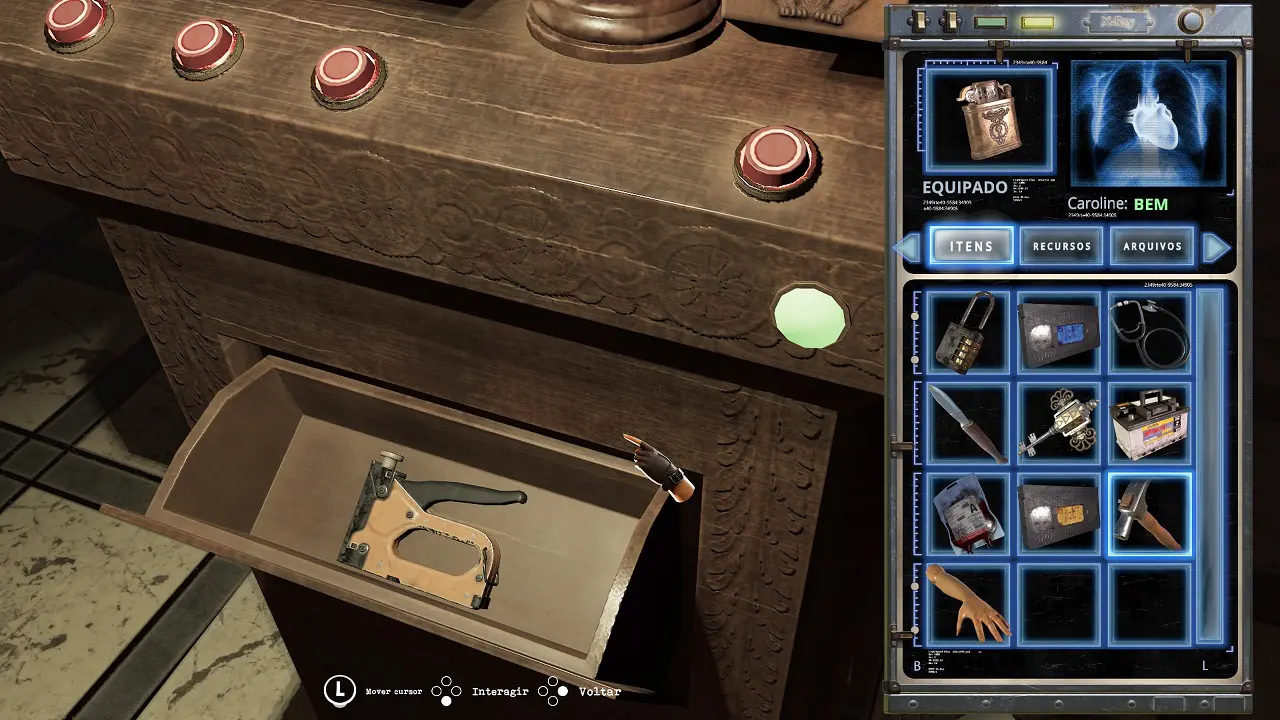The height and width of the screenshot is (720, 1280).
Task: Select the combination padlock item
Action: [x=967, y=332]
